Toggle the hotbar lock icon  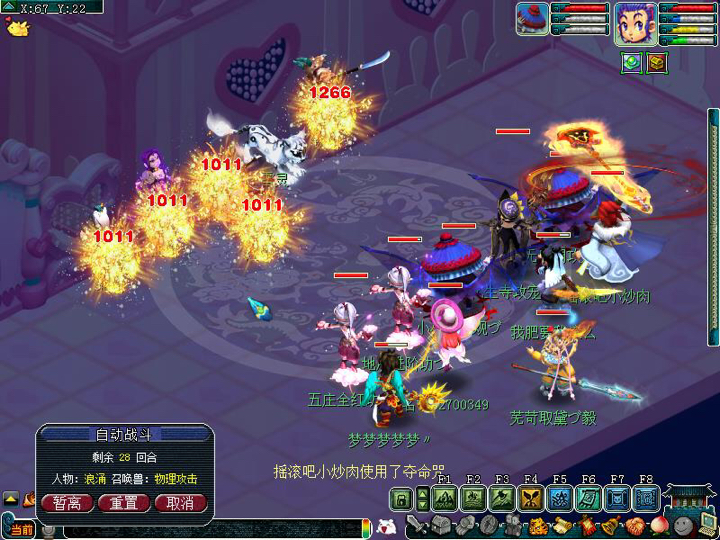pyautogui.click(x=402, y=498)
